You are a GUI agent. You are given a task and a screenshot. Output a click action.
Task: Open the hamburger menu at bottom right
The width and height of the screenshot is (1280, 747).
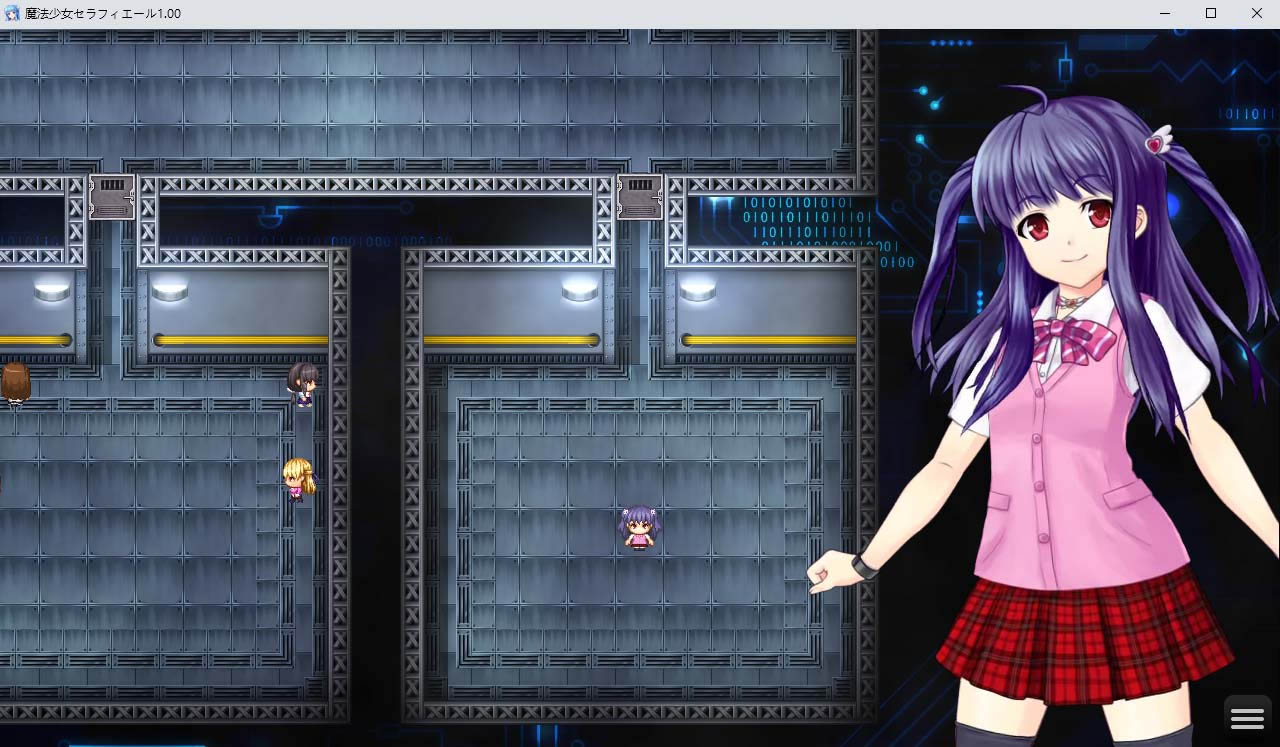coord(1247,716)
